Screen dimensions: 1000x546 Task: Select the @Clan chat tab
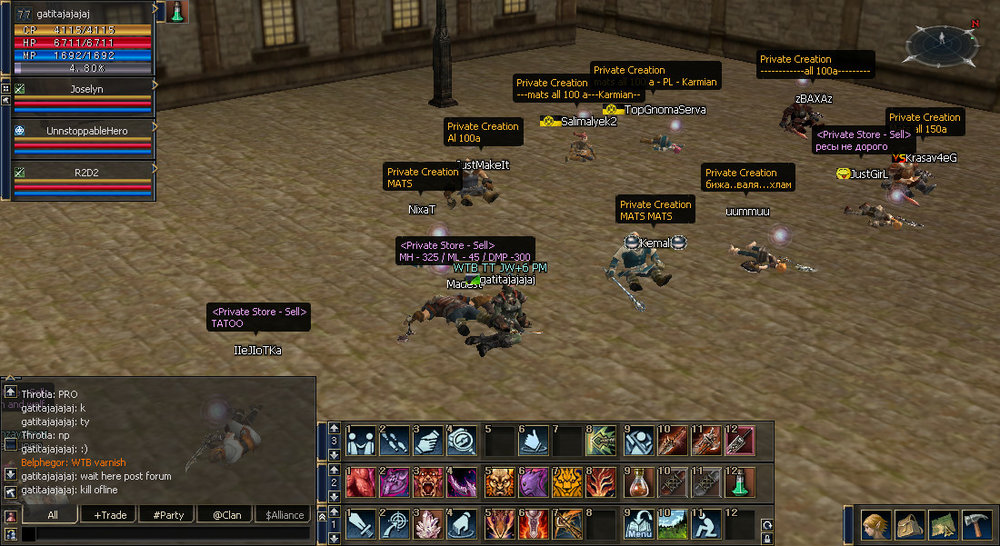click(x=224, y=515)
